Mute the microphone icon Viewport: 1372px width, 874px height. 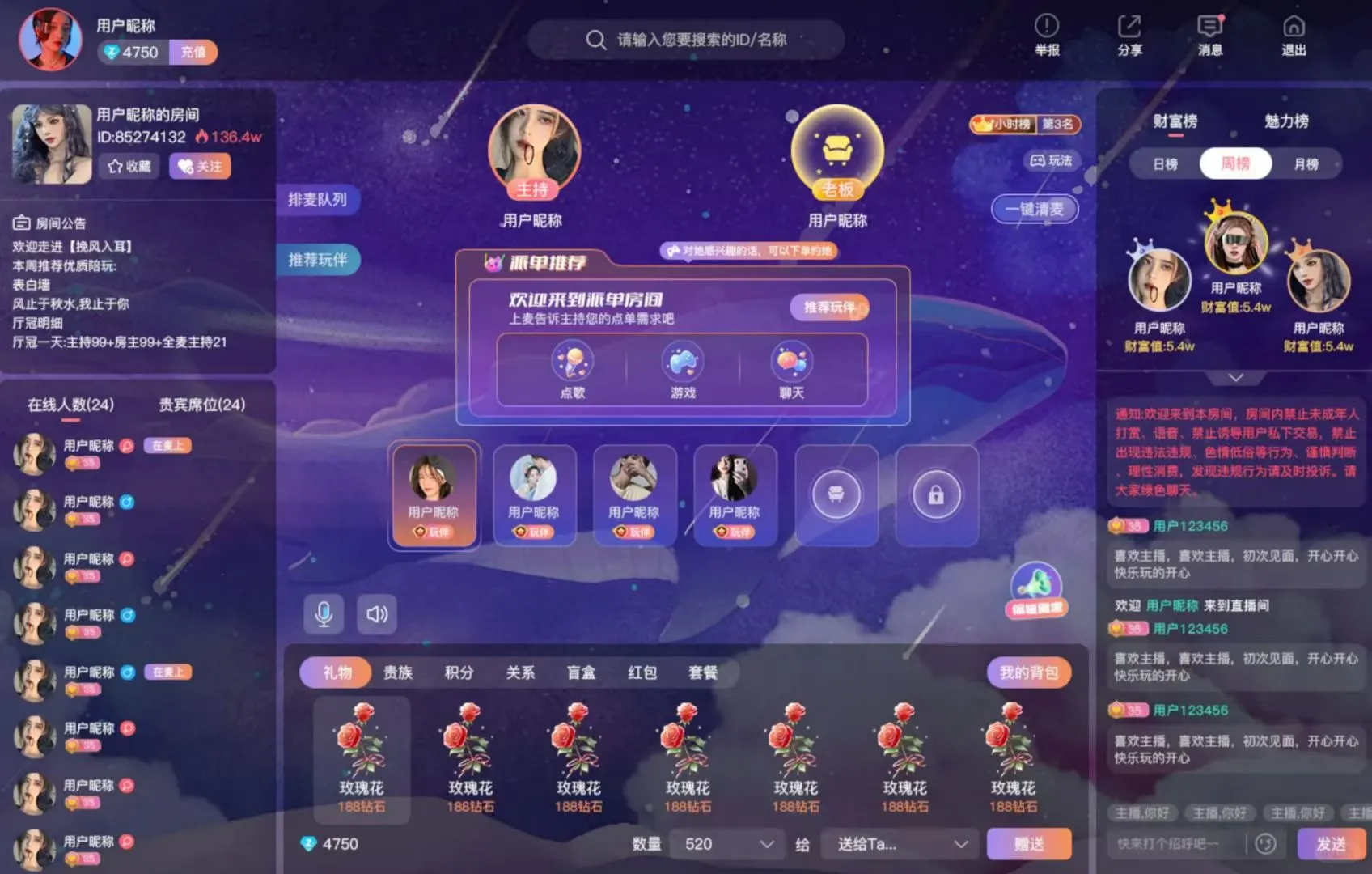[325, 614]
